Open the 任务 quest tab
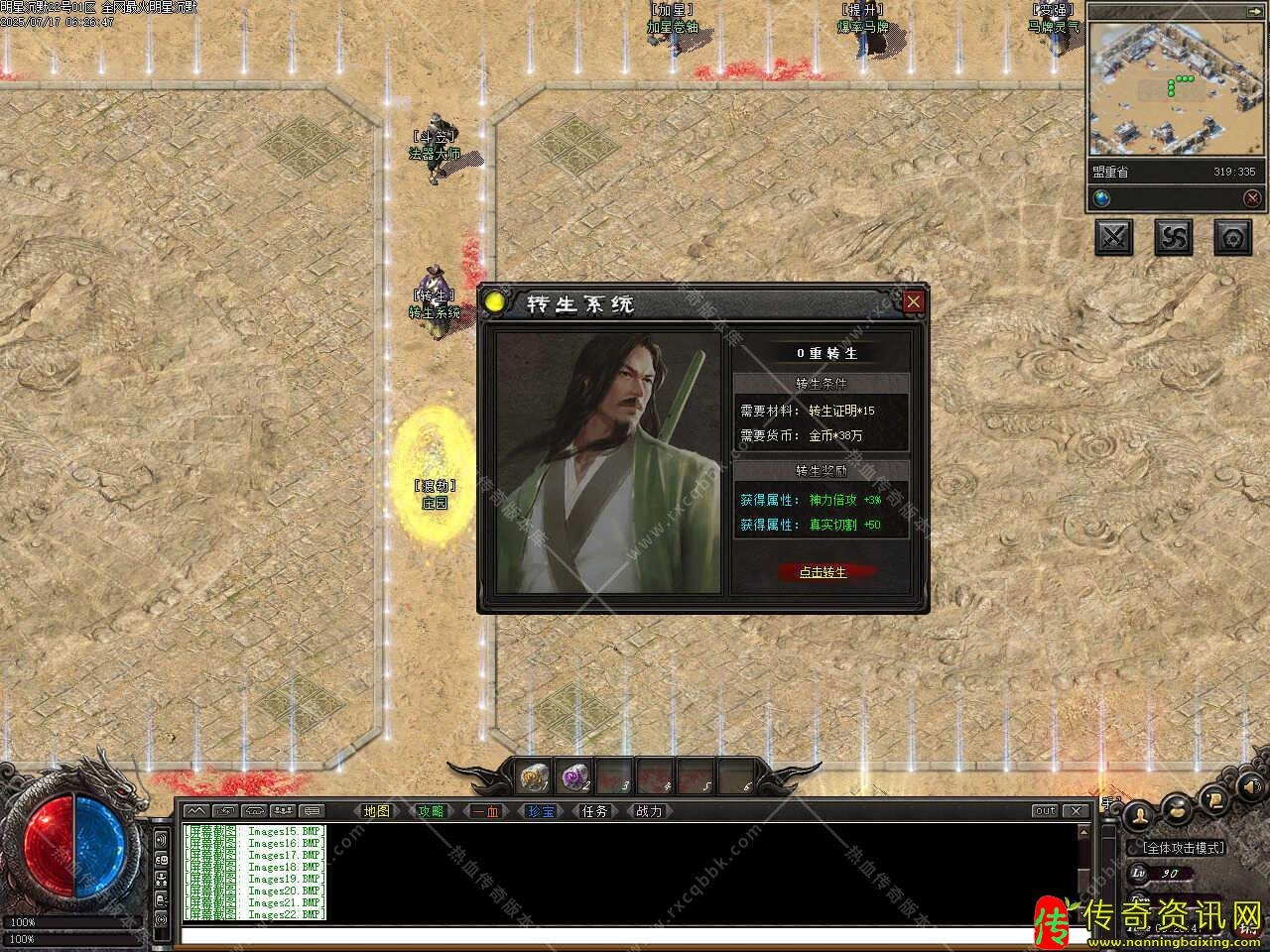Viewport: 1270px width, 952px height. 594,811
